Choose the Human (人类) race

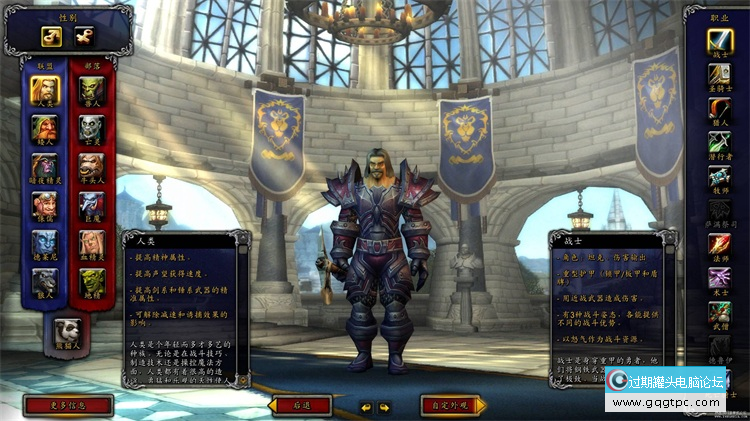point(44,91)
